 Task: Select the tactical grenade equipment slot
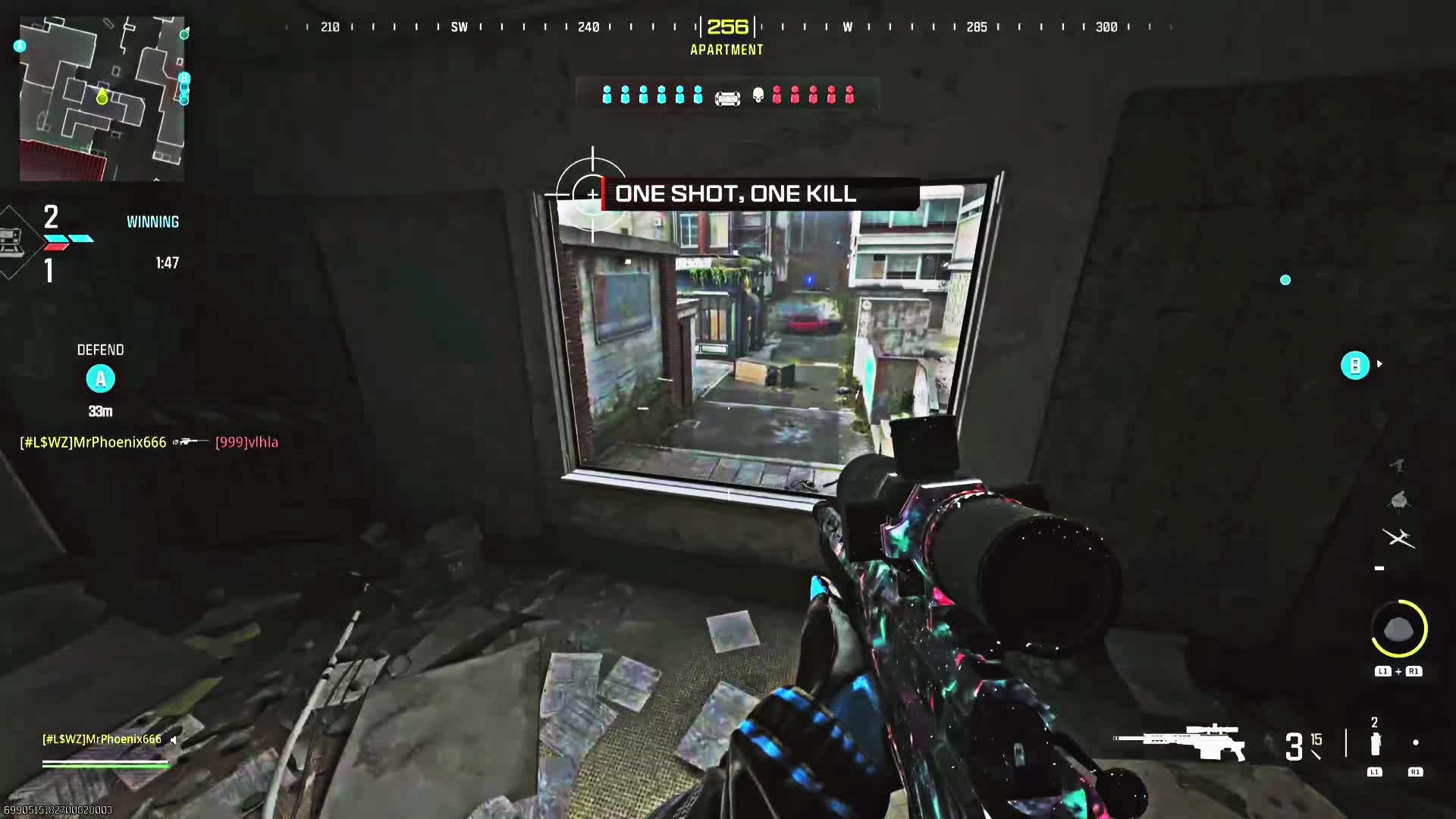tap(1375, 745)
